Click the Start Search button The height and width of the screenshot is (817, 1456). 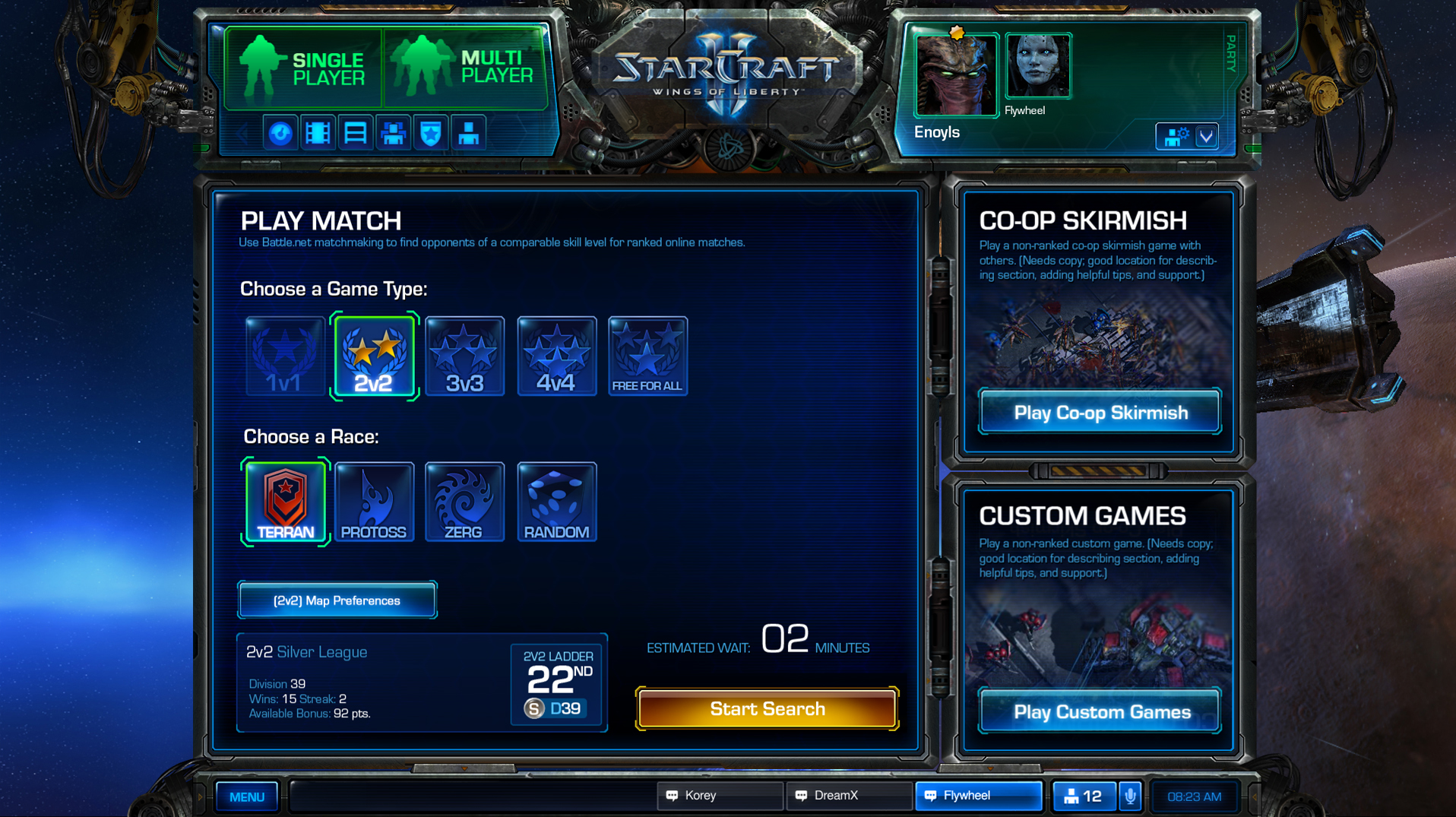tap(767, 709)
